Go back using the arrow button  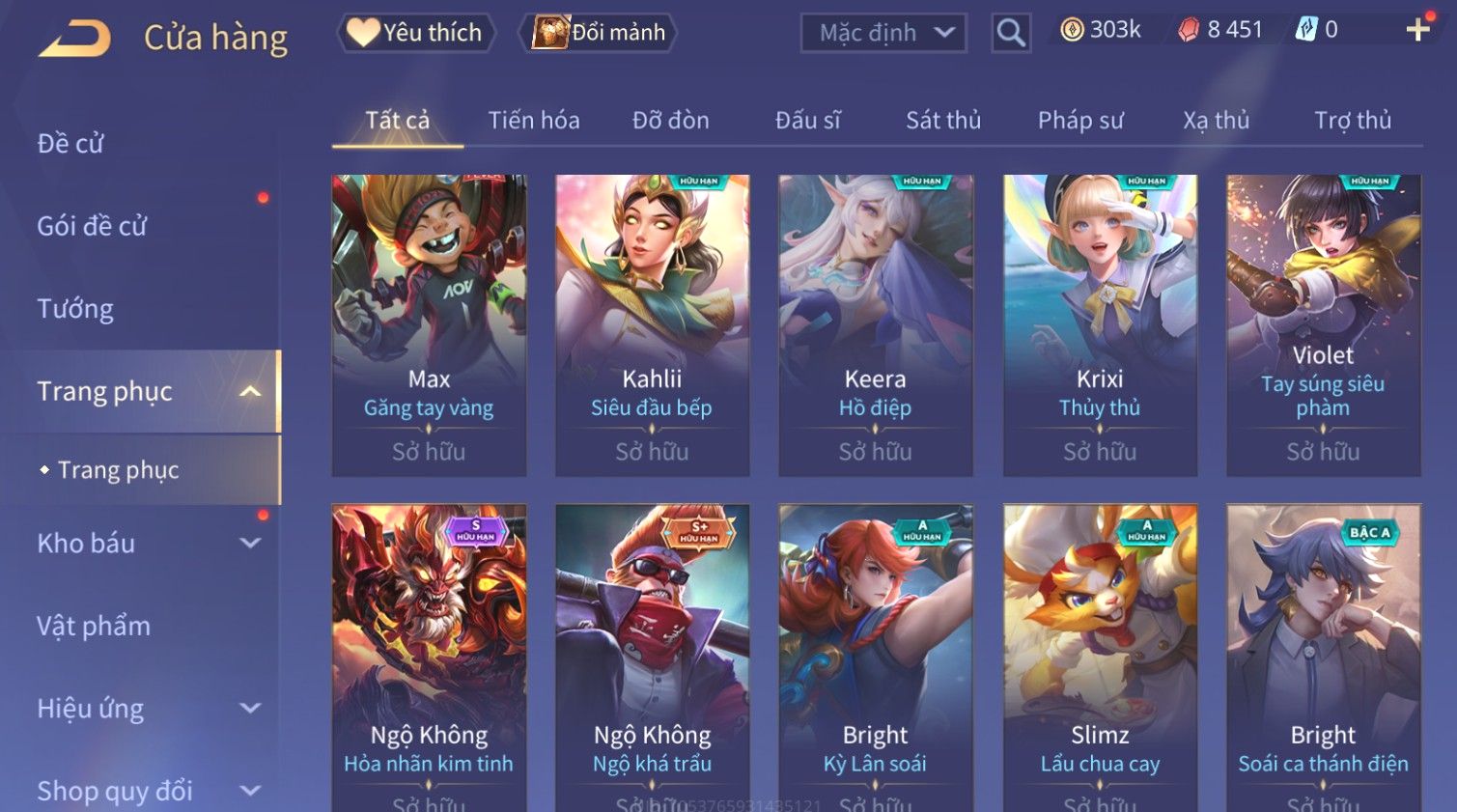click(75, 39)
